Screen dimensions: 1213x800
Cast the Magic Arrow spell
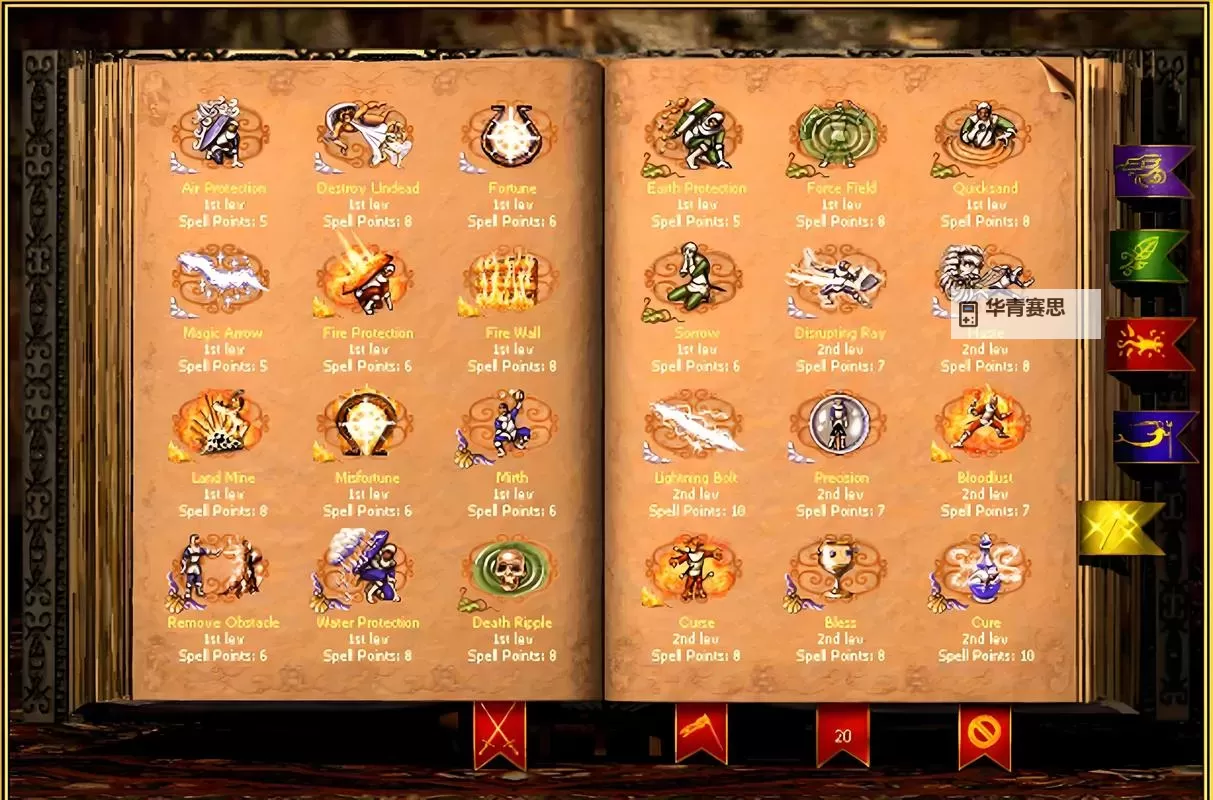coord(221,277)
